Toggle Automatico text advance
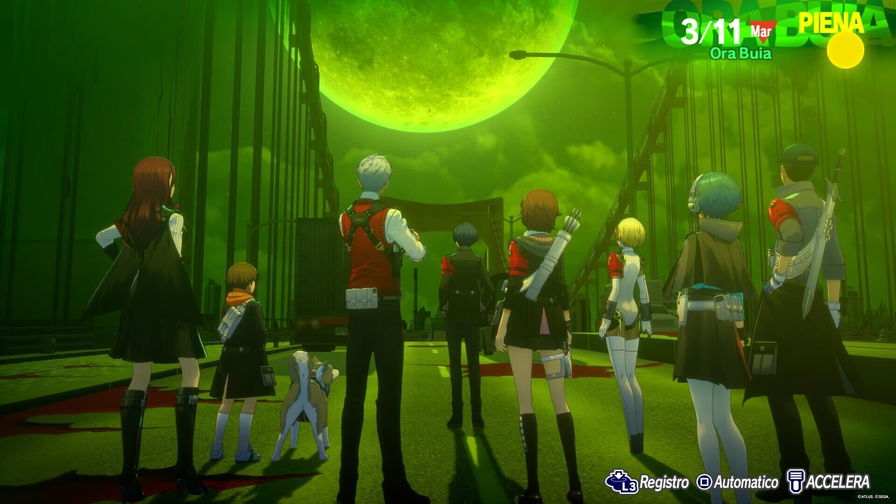Image resolution: width=896 pixels, height=504 pixels. (737, 482)
